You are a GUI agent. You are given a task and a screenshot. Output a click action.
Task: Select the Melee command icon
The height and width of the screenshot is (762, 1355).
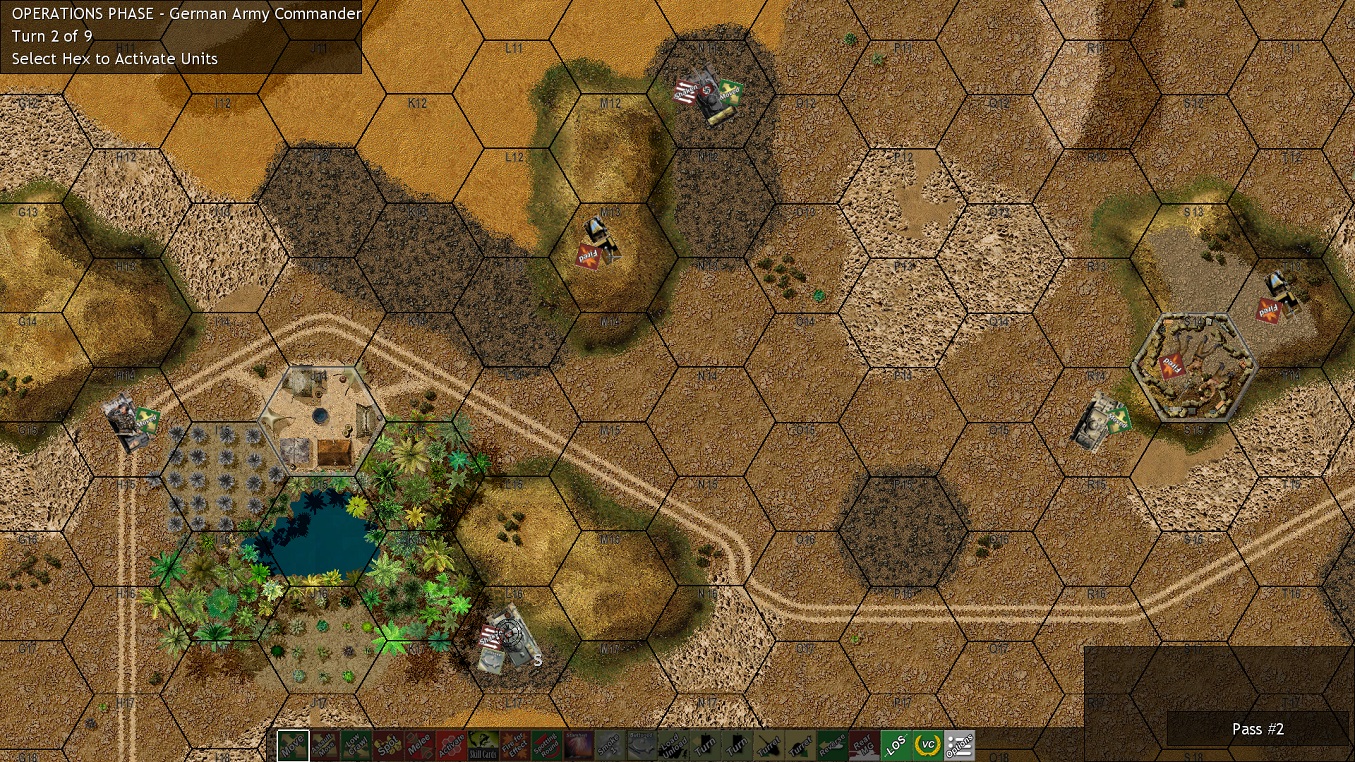click(x=419, y=745)
